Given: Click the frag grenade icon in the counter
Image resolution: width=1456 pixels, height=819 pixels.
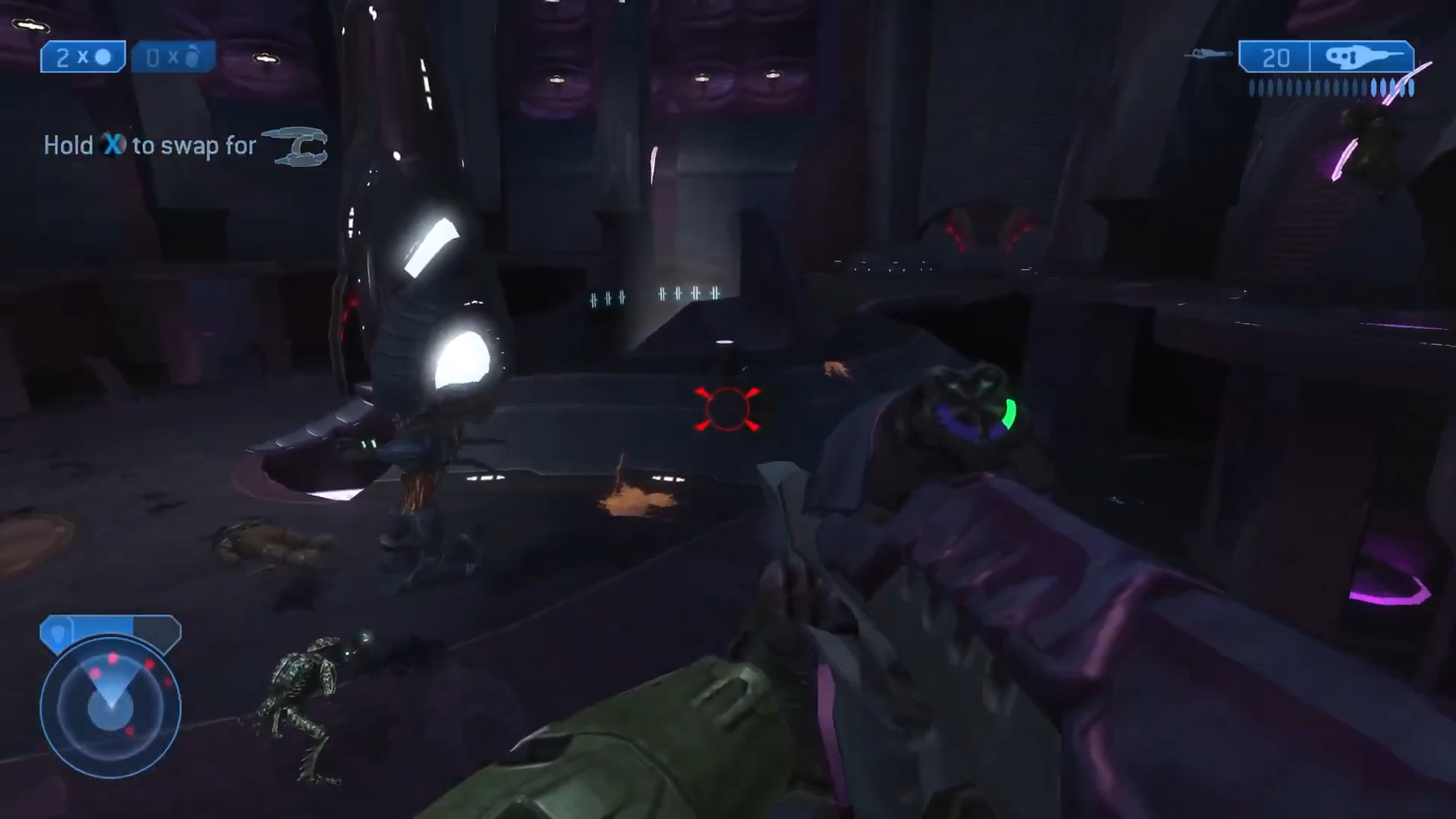Looking at the screenshot, I should [x=103, y=57].
